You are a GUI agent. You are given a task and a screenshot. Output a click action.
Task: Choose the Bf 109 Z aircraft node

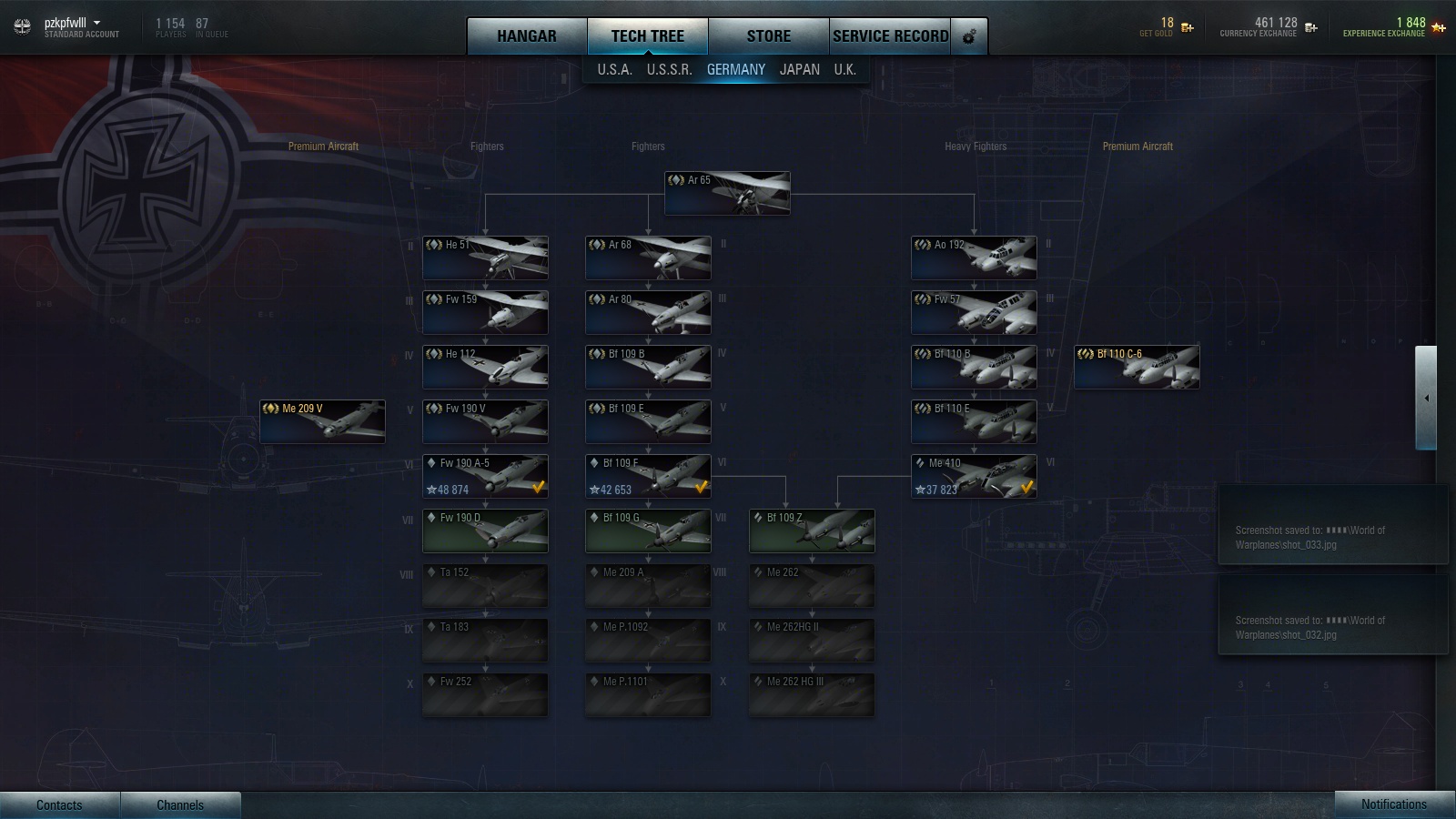coord(812,531)
